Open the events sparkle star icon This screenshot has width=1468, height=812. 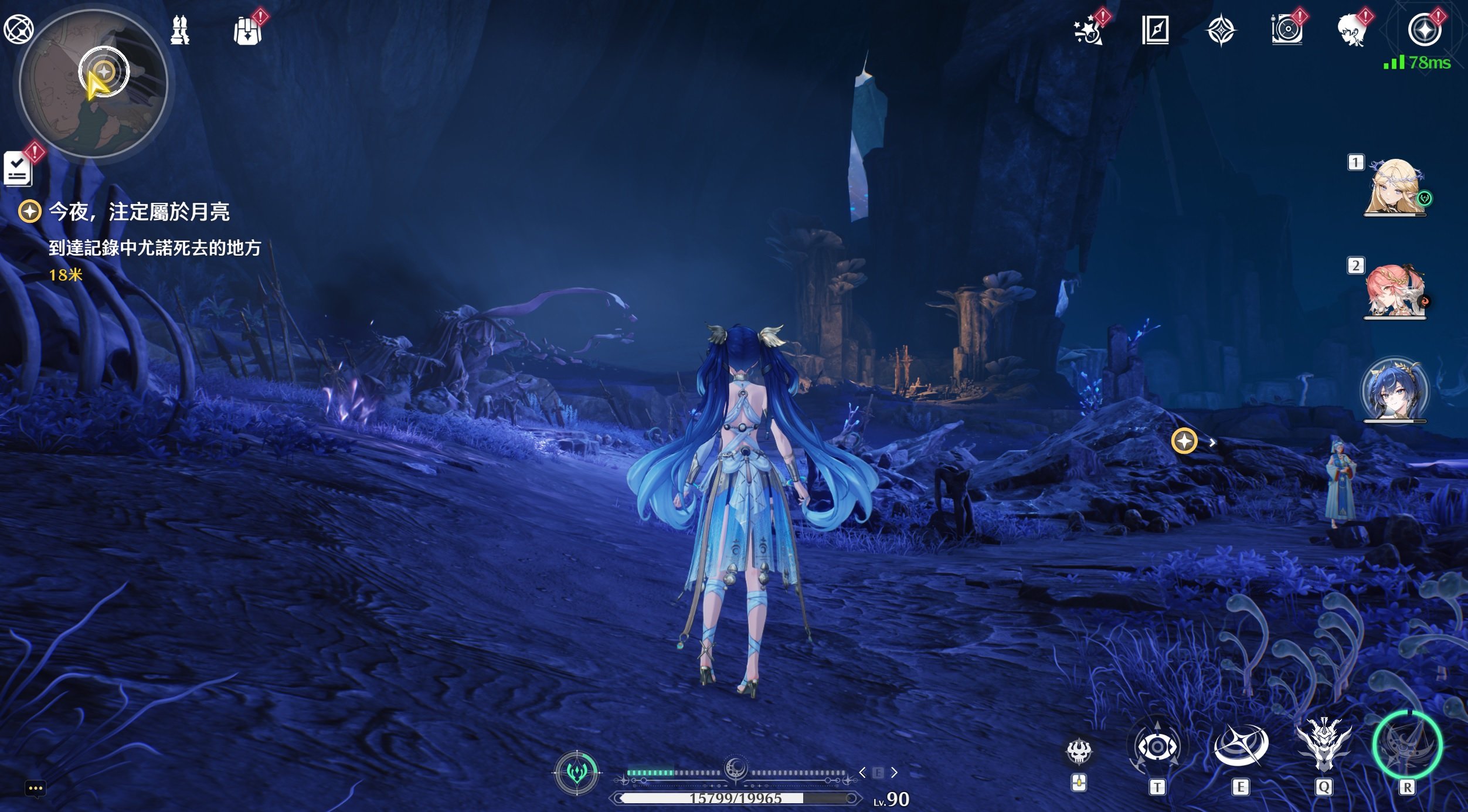click(x=1088, y=30)
